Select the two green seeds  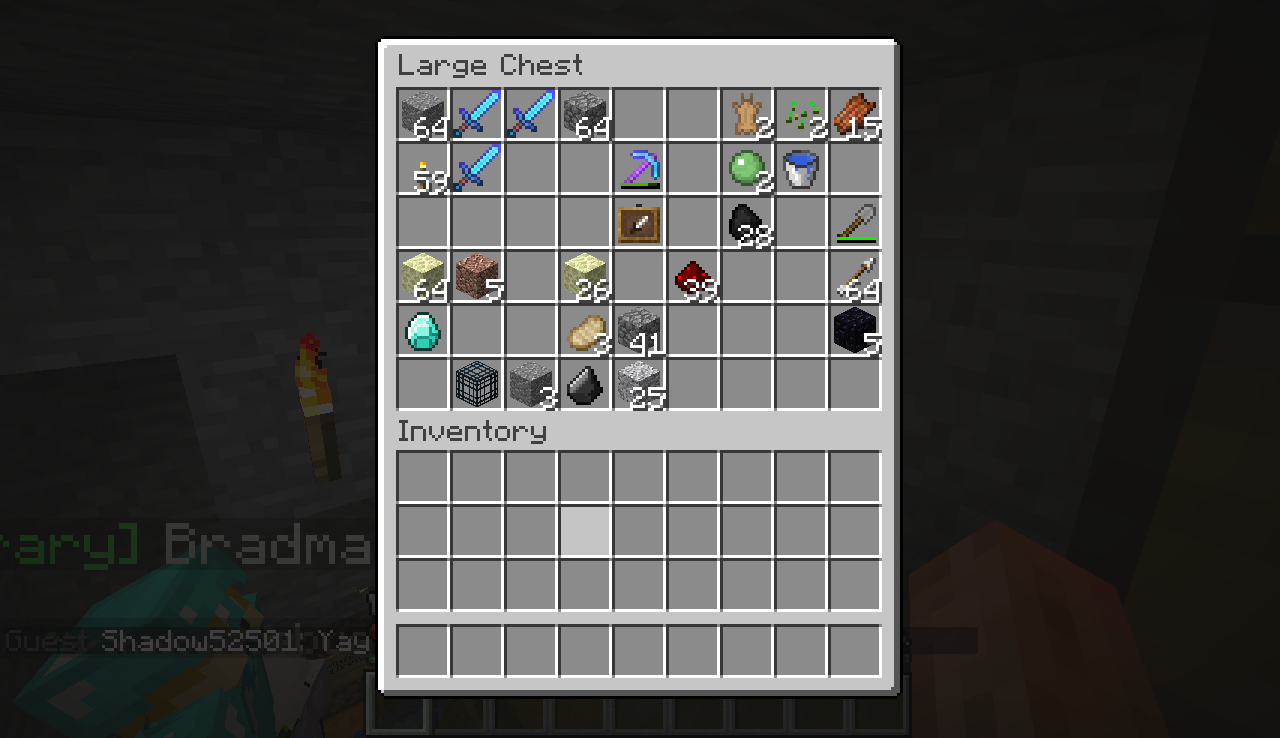[801, 114]
